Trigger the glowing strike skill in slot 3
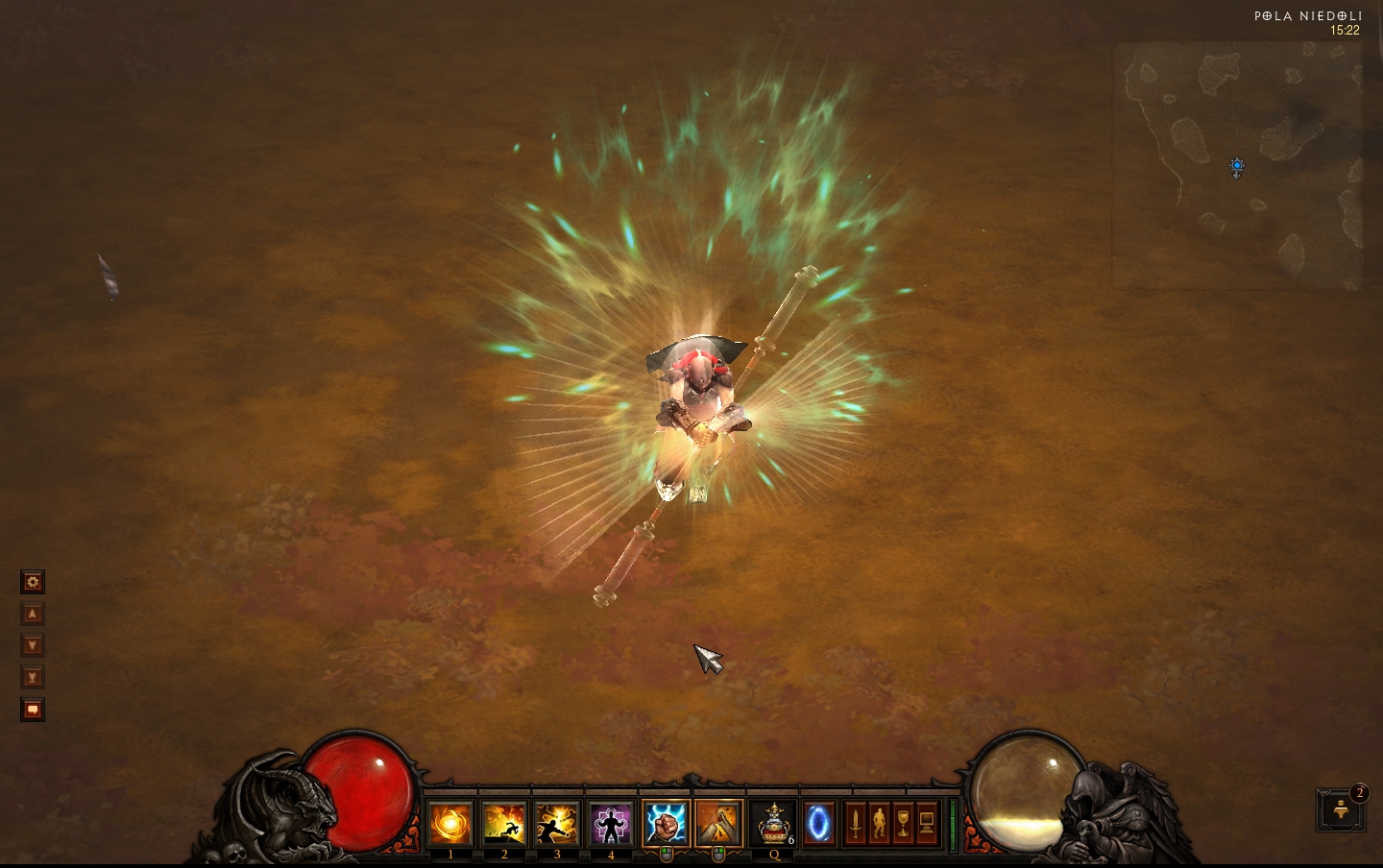The width and height of the screenshot is (1383, 868). (557, 824)
